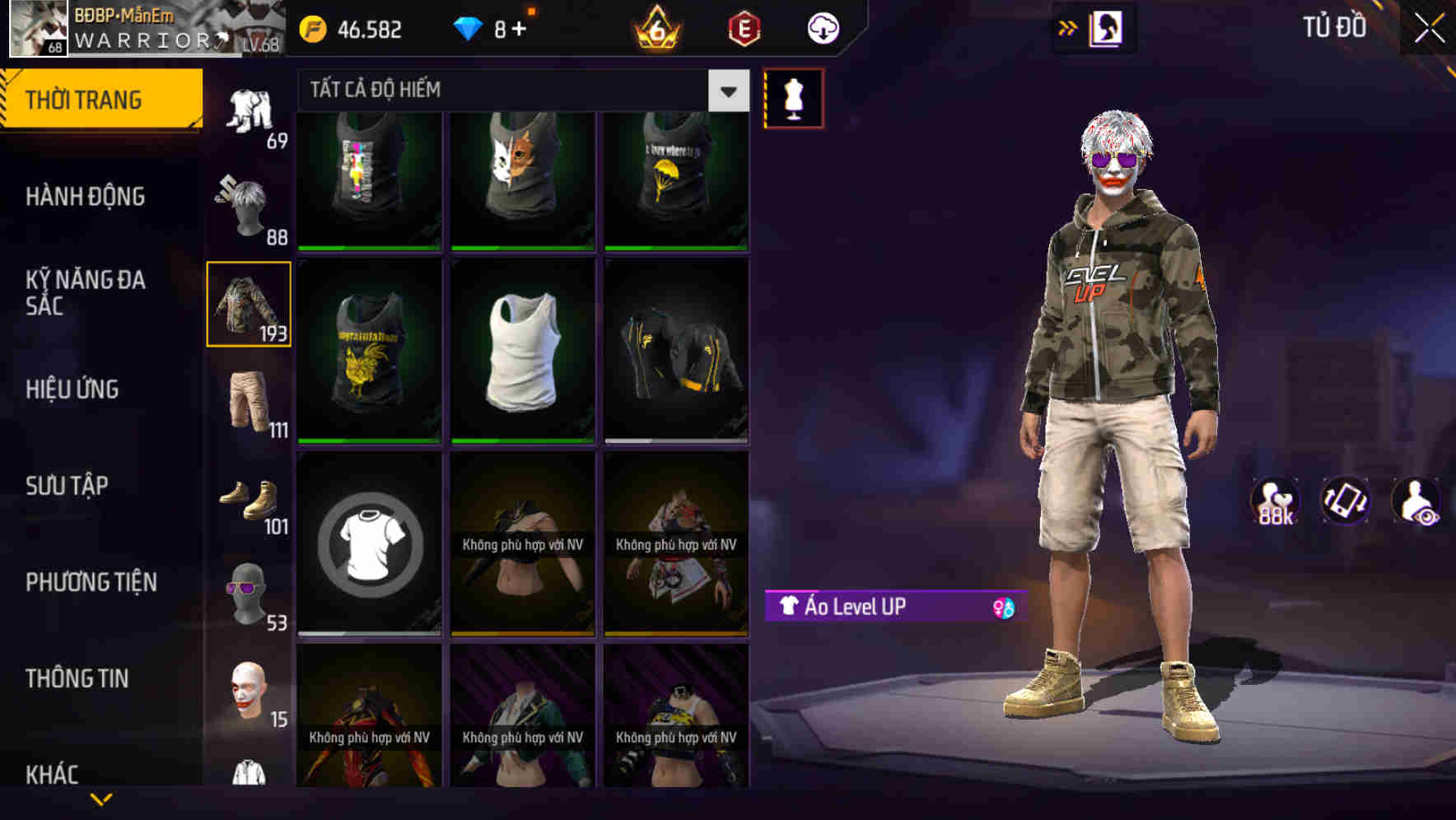Open the character profile panel via top-right arrows

point(1067,27)
